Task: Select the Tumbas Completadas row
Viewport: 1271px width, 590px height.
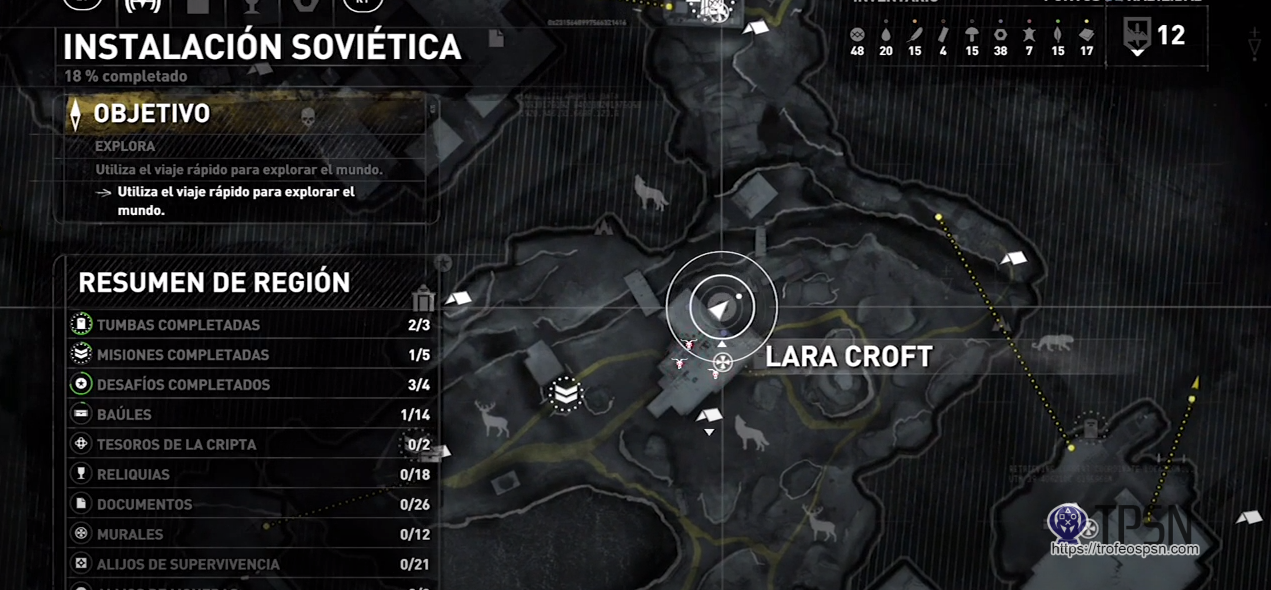Action: [x=250, y=325]
